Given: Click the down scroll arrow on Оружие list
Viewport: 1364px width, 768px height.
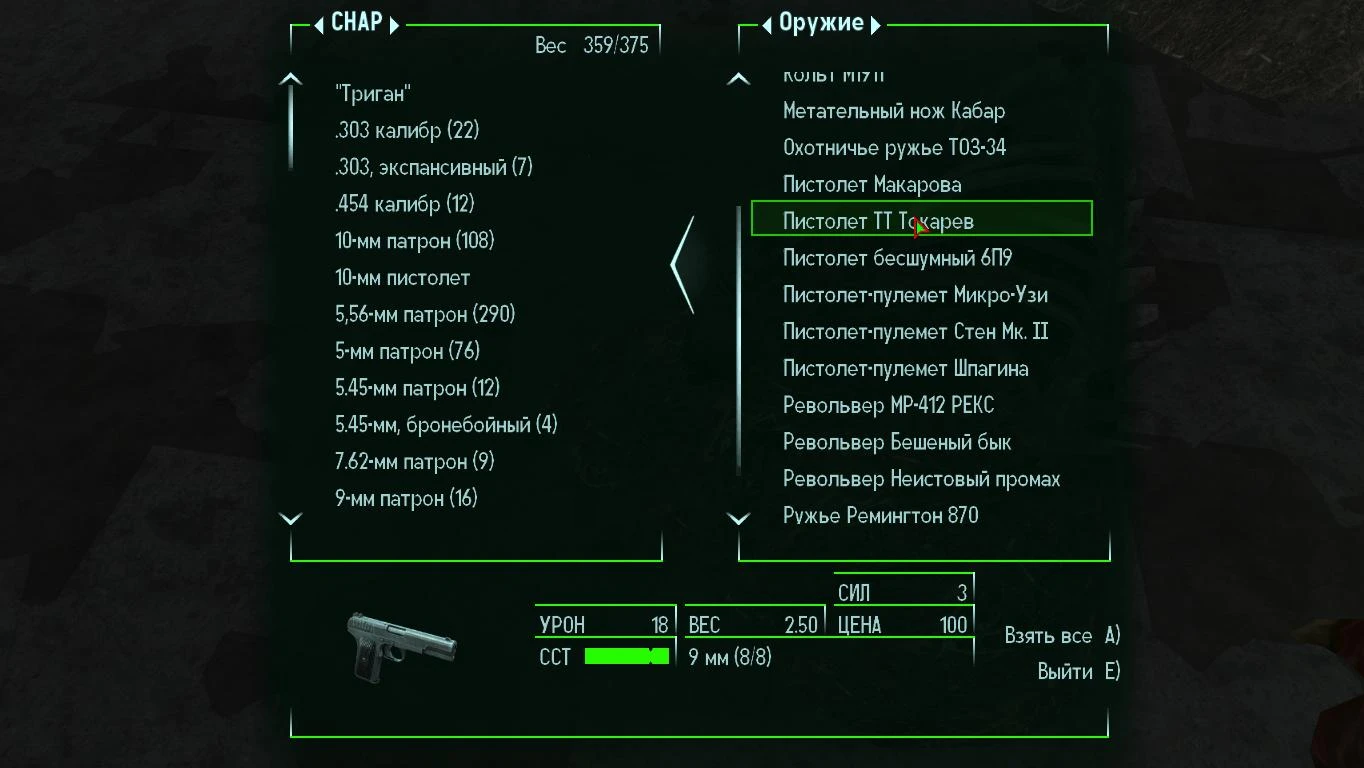Looking at the screenshot, I should [738, 518].
